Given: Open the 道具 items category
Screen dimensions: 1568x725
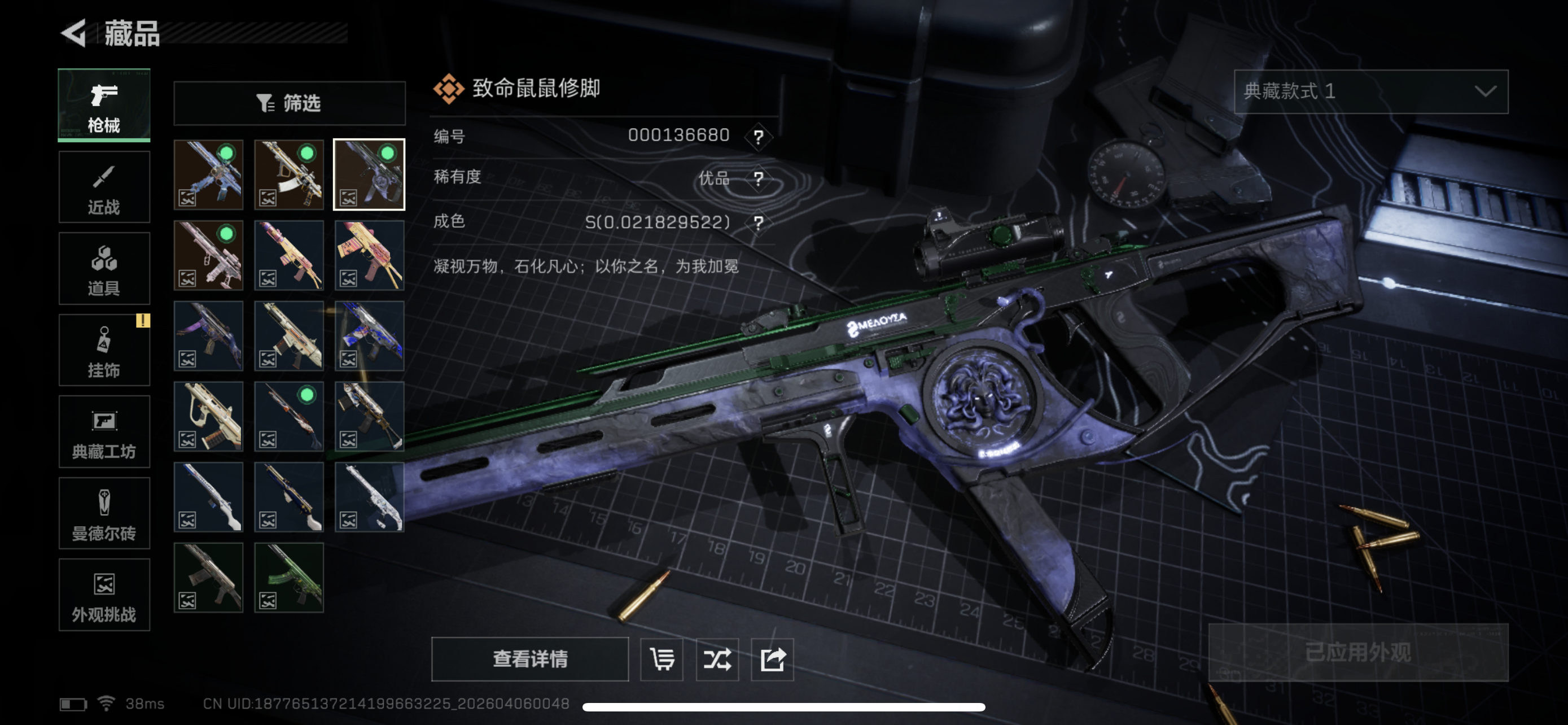Looking at the screenshot, I should pos(104,268).
